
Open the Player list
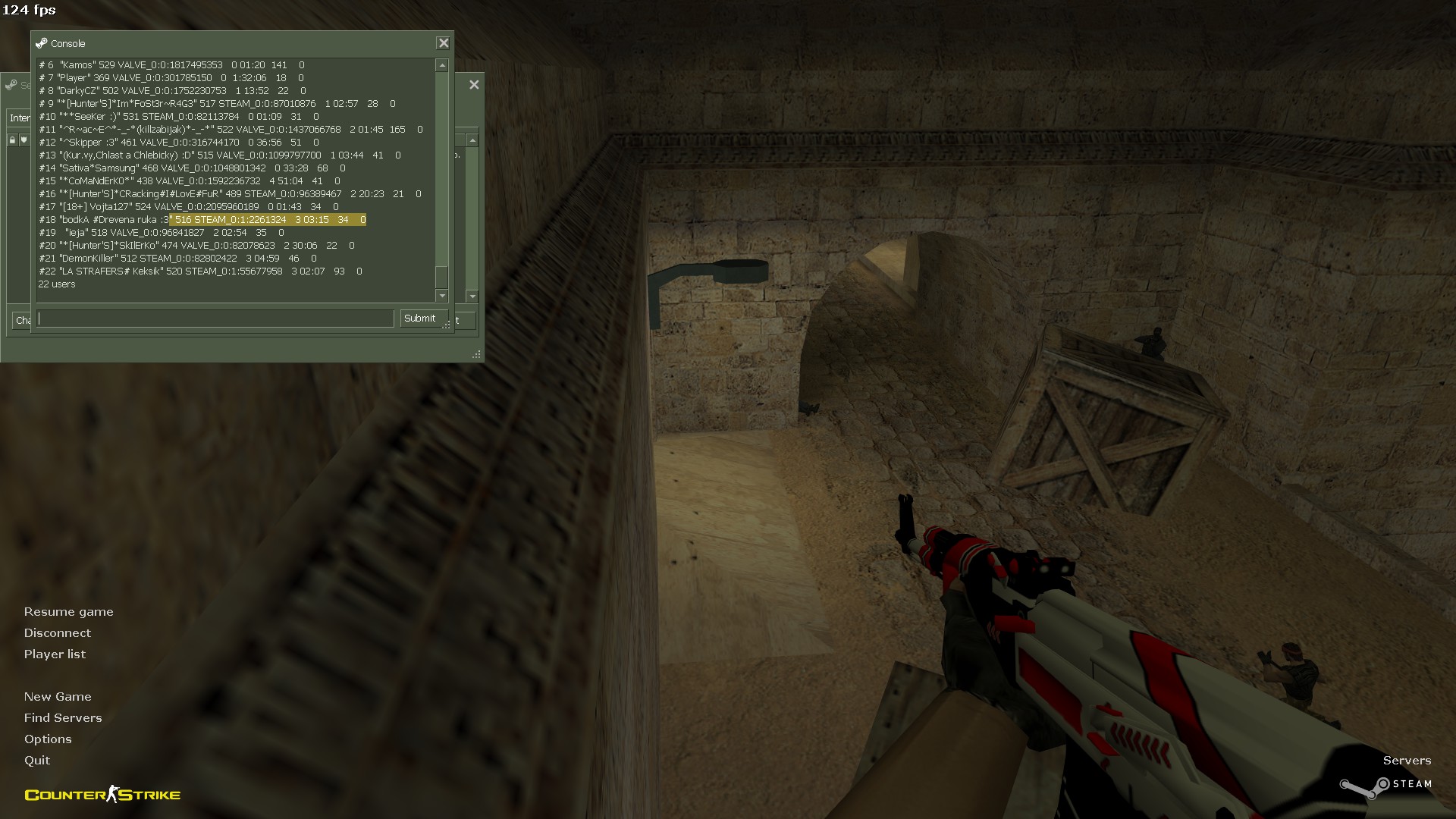[55, 654]
